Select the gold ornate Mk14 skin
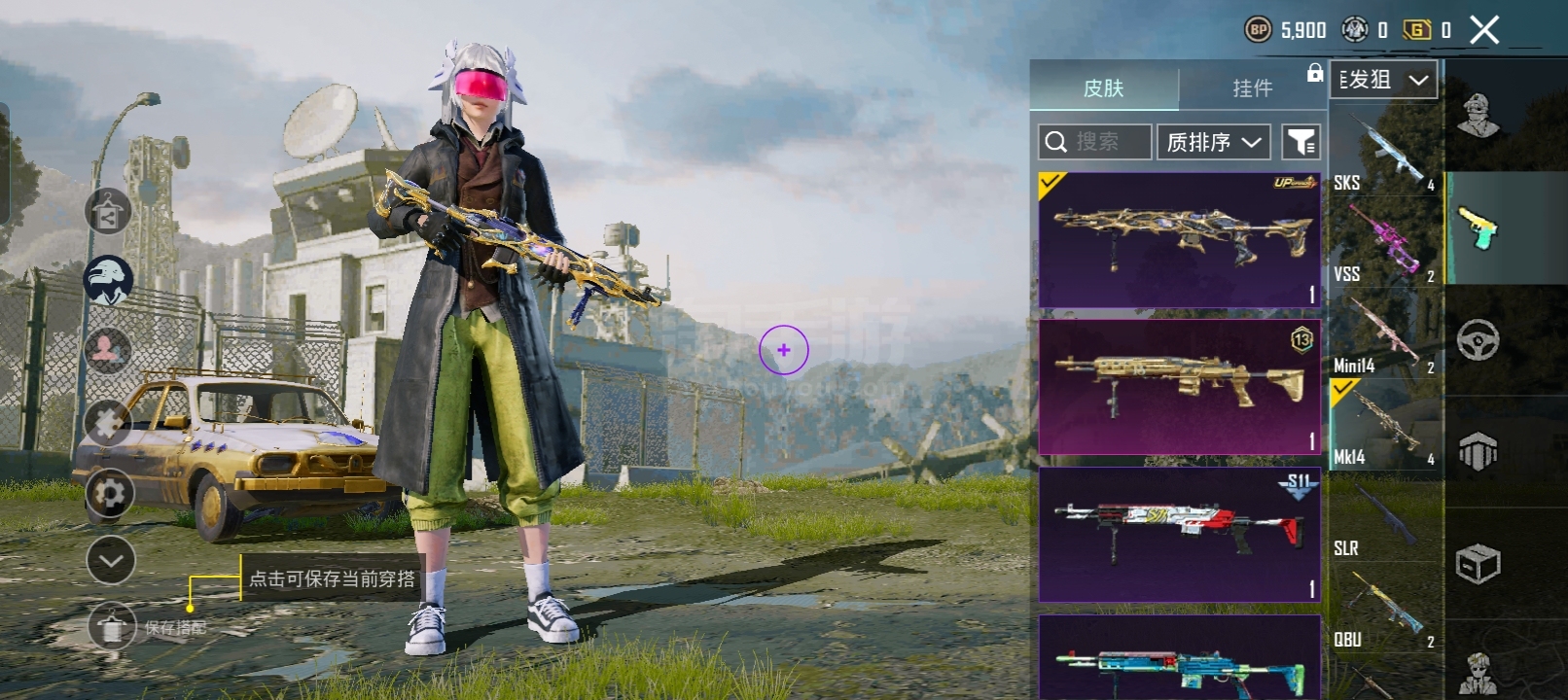Viewport: 1568px width, 700px height. click(1179, 240)
